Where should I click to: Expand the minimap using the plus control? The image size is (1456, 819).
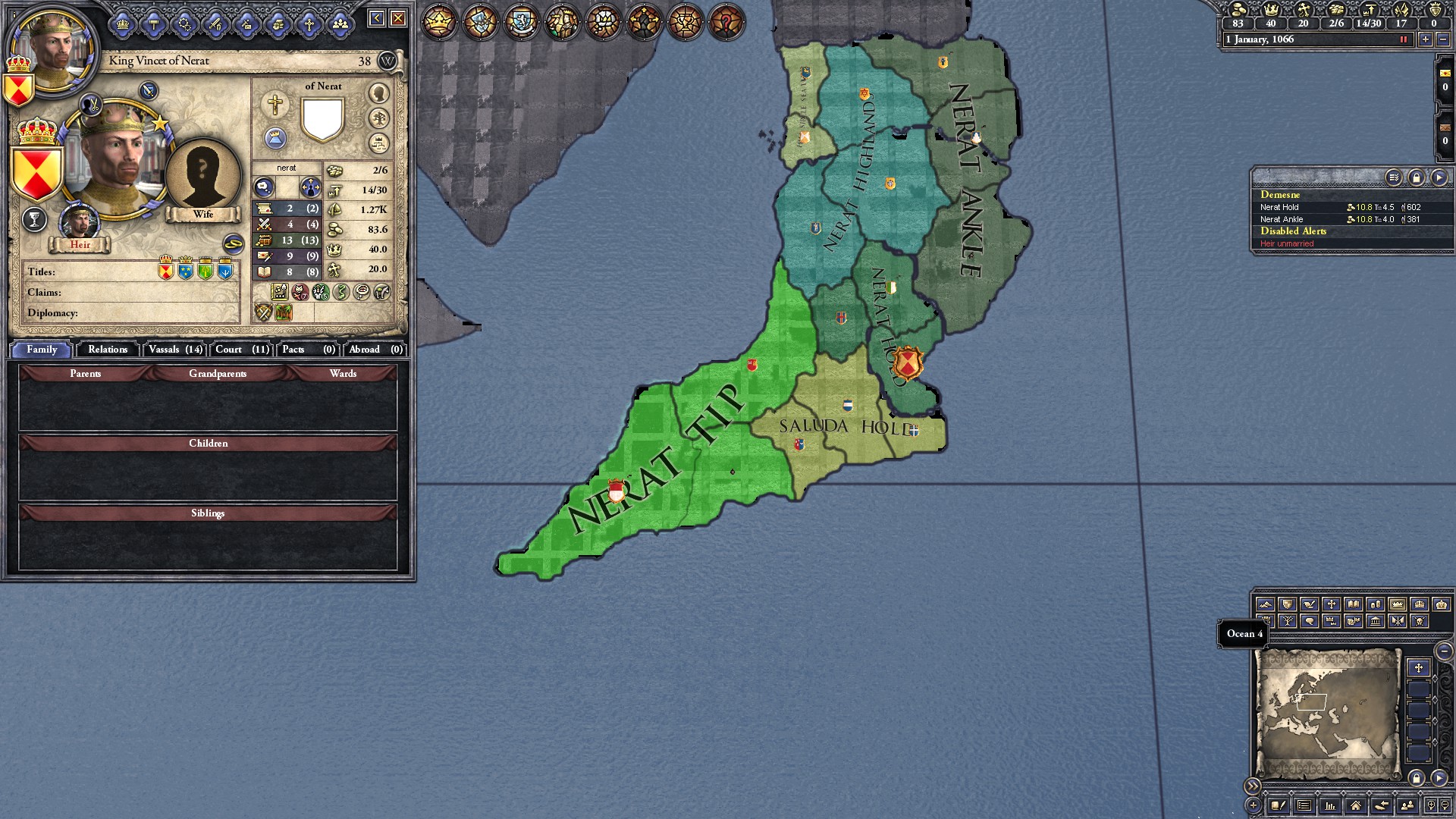1253,805
